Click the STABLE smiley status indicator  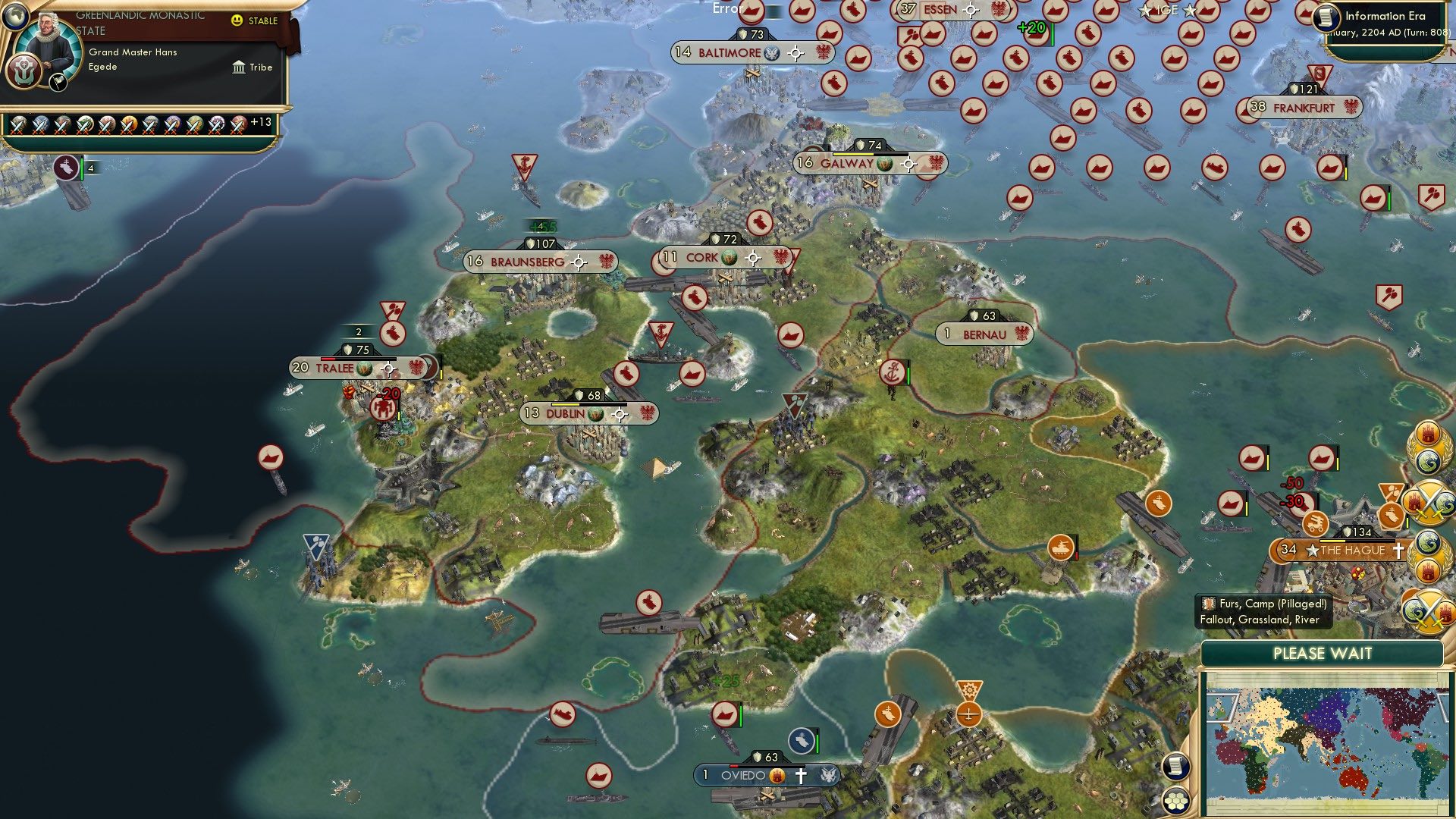tap(237, 22)
